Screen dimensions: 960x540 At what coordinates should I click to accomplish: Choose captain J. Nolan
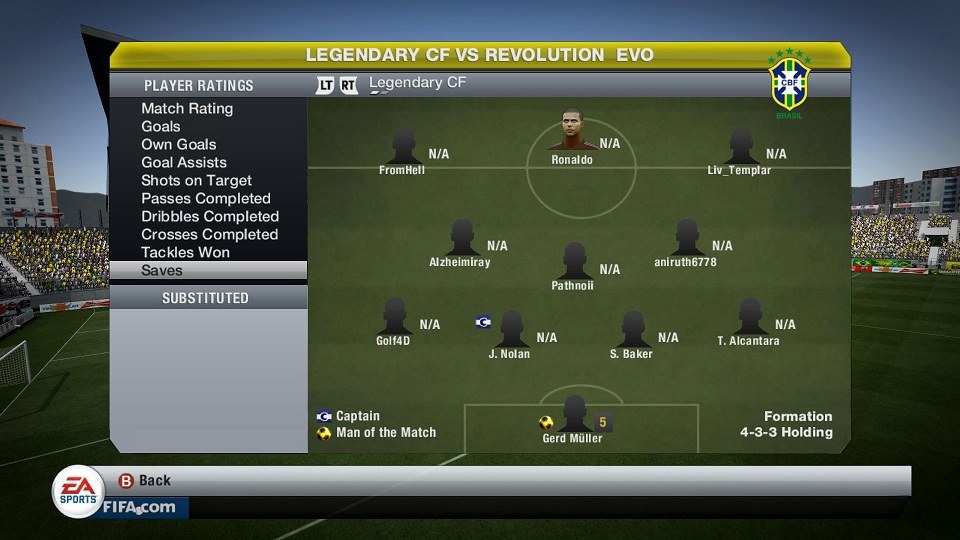[510, 334]
